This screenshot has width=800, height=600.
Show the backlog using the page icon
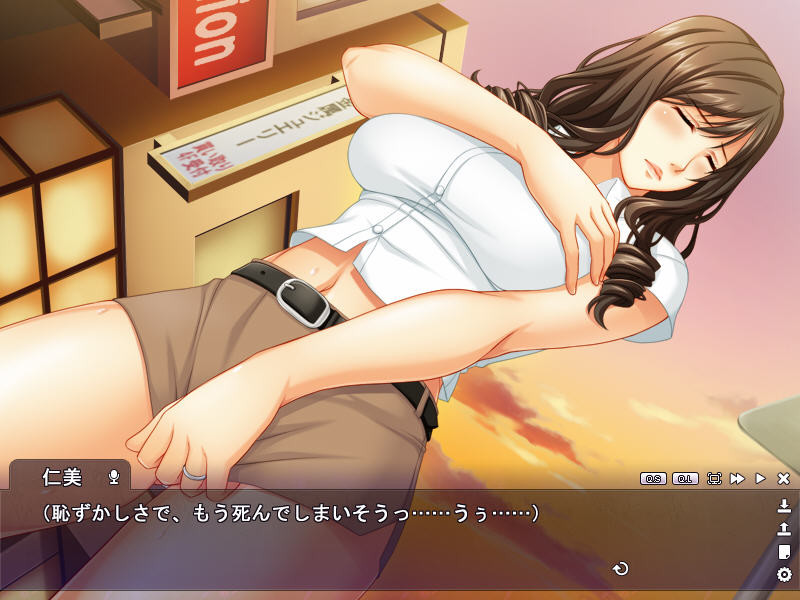click(x=784, y=551)
